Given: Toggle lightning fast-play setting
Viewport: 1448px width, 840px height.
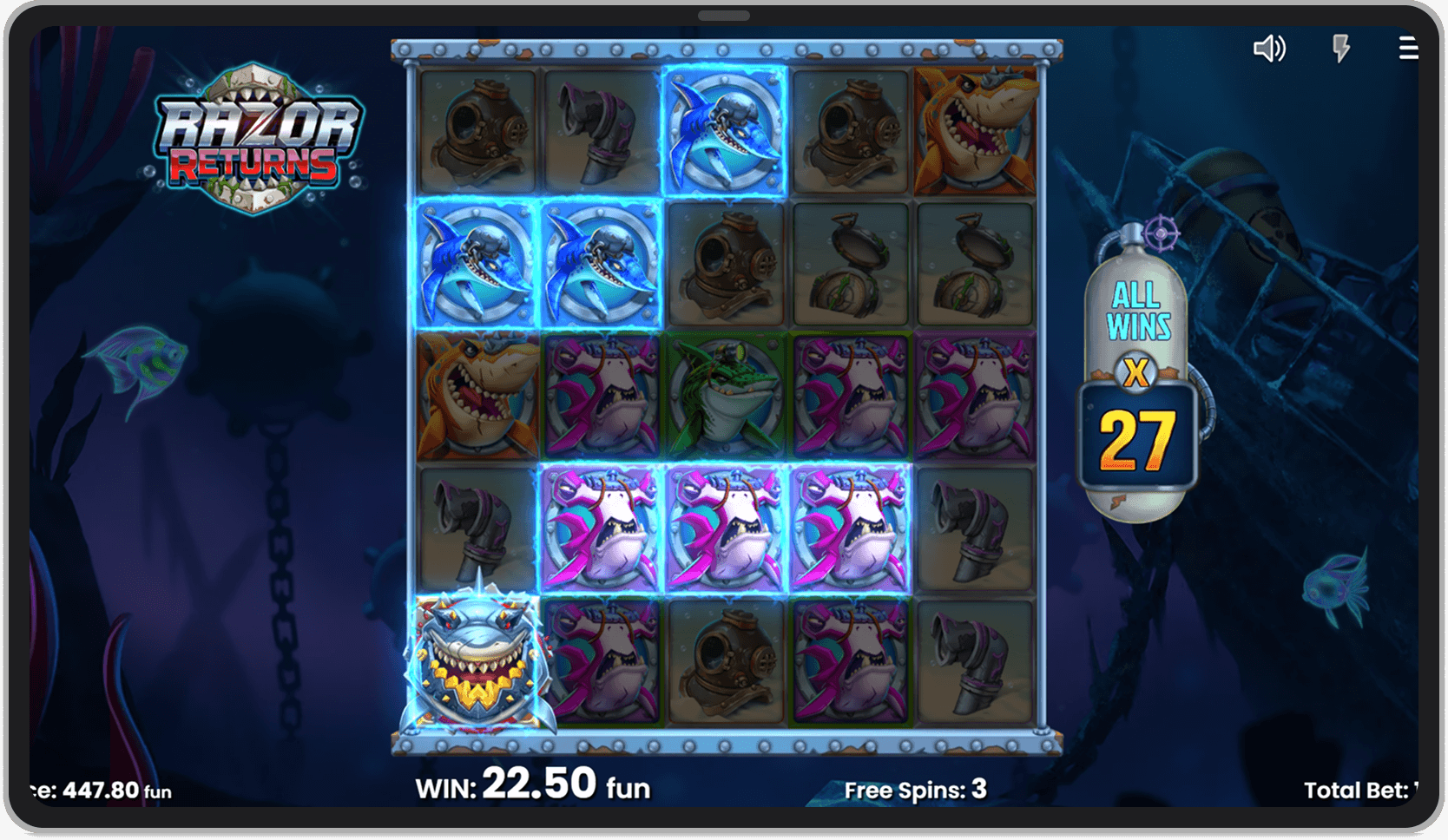Looking at the screenshot, I should [1339, 49].
